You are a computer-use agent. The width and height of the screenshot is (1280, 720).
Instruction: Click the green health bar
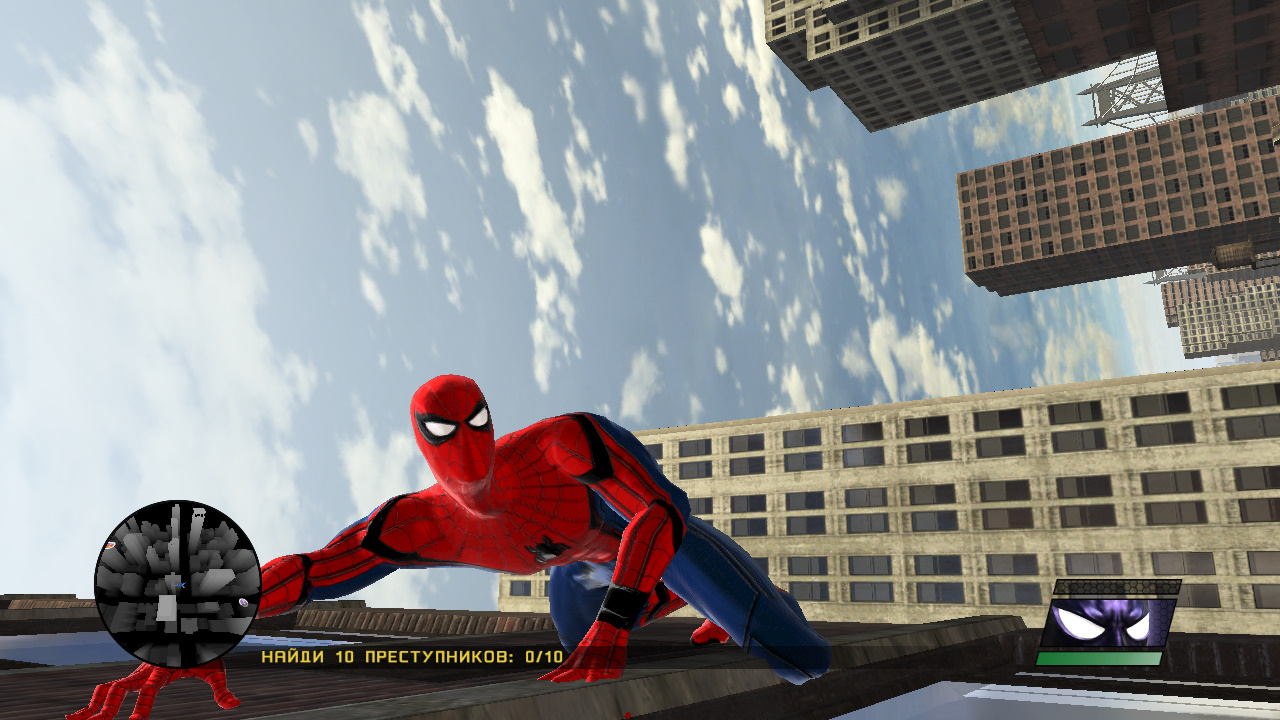(x=1098, y=658)
